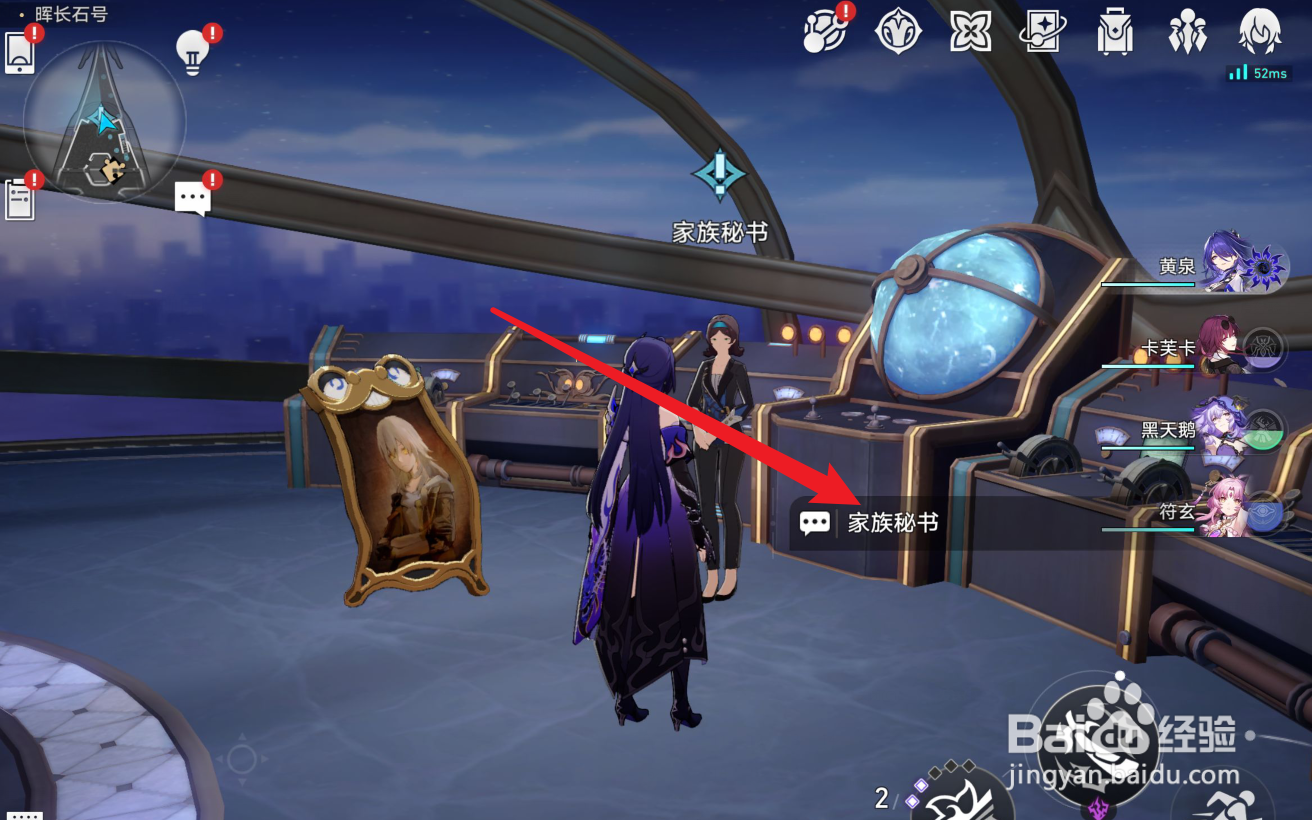Open the team formation icon
The image size is (1312, 820).
[1185, 33]
